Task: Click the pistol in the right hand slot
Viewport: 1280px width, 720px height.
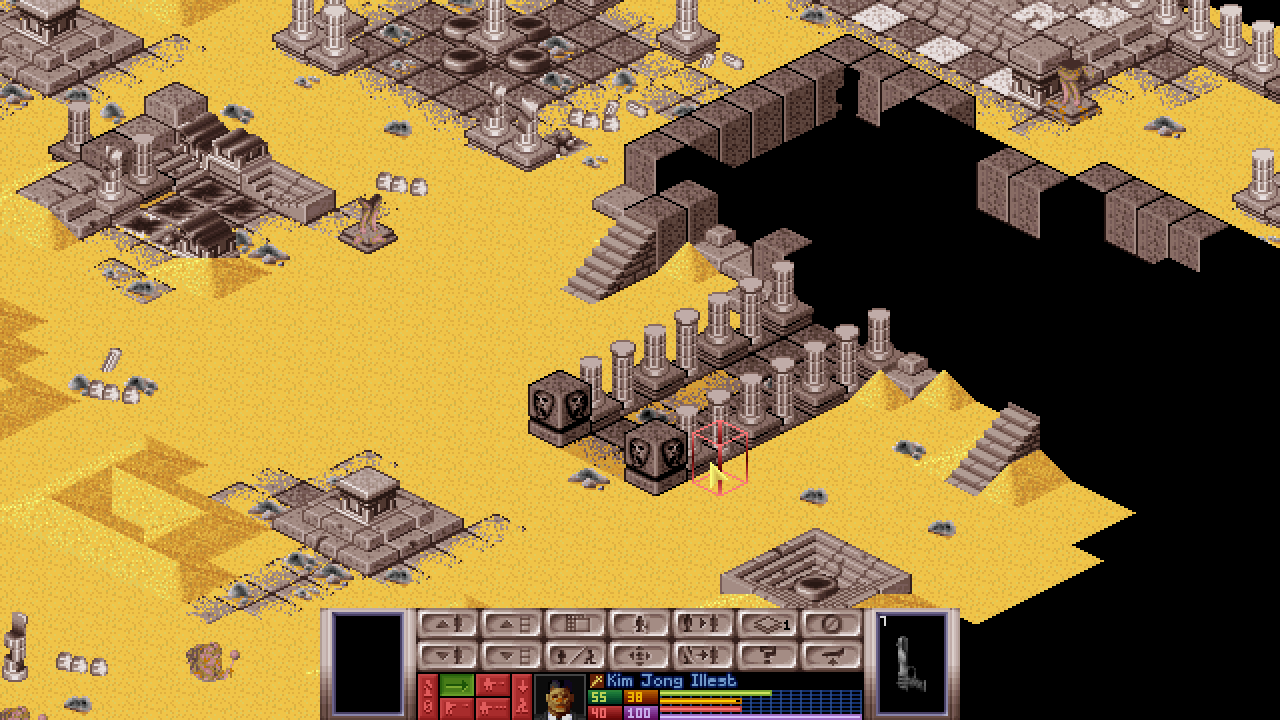Action: click(x=912, y=662)
